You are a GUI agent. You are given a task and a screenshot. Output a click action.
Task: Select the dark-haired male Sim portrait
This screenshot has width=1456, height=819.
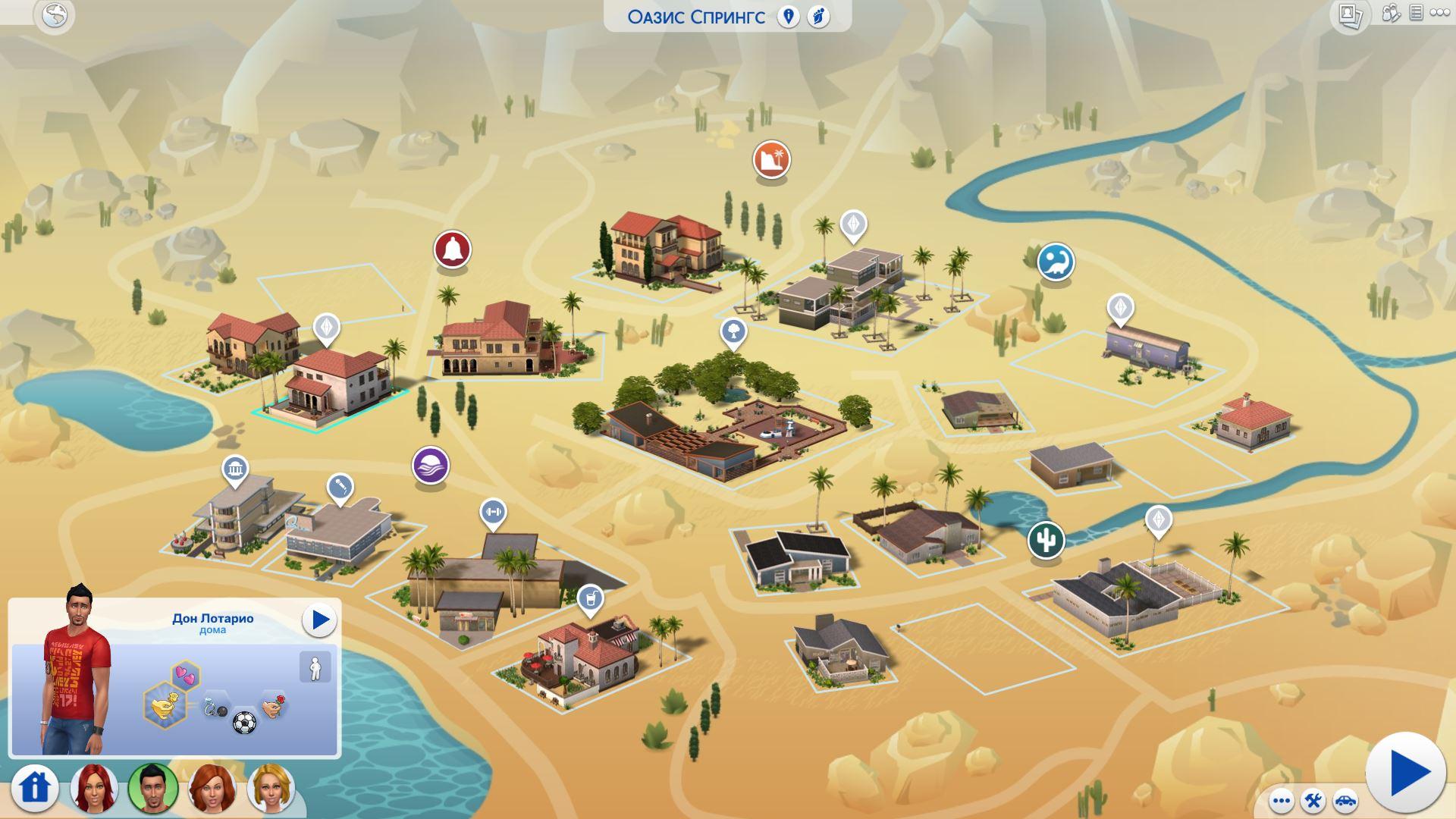click(x=153, y=788)
